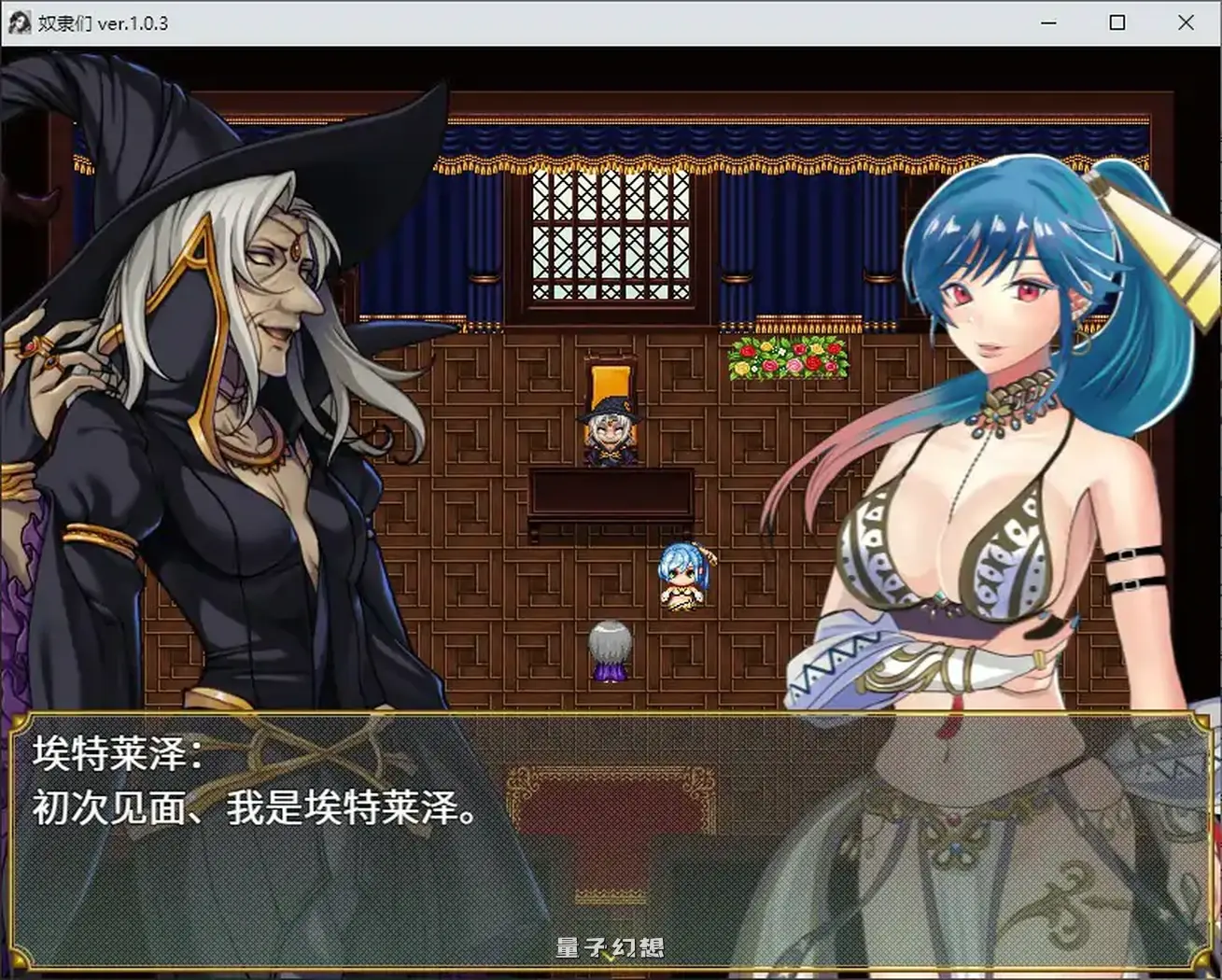Click the 量子幻想 watermark text
Image resolution: width=1222 pixels, height=980 pixels.
tap(611, 945)
